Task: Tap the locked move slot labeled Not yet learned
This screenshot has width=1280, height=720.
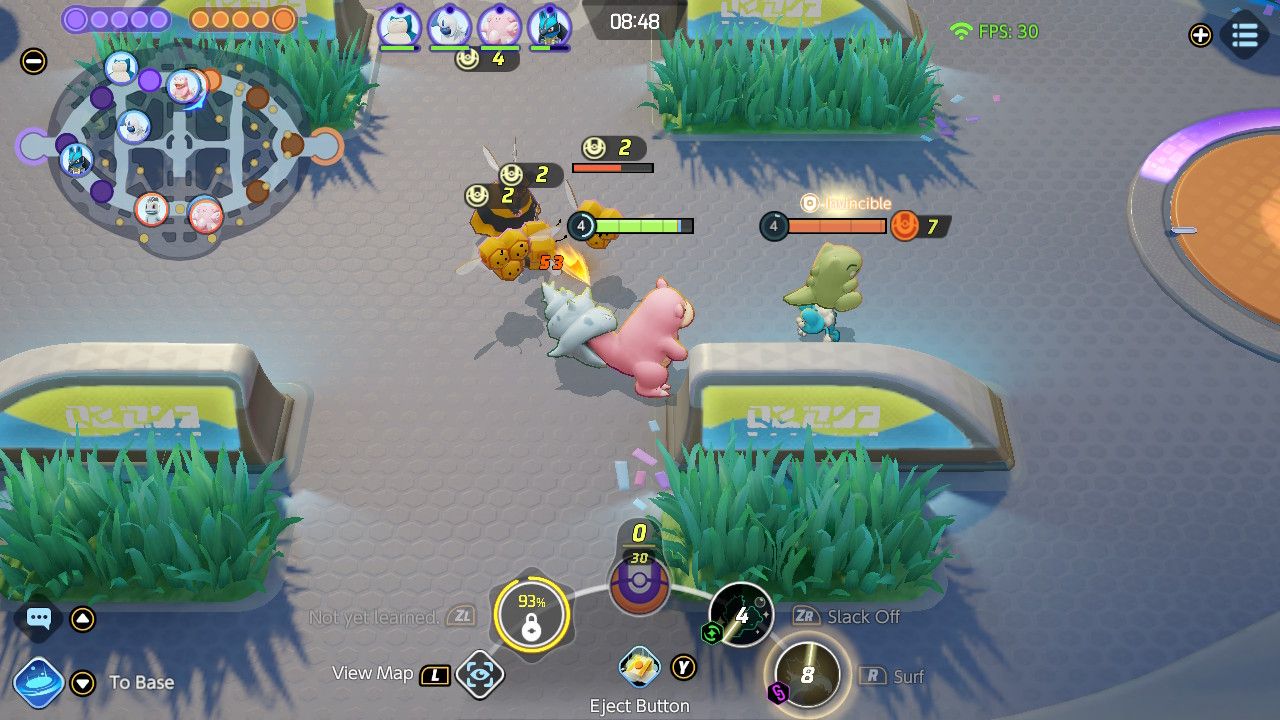Action: coord(462,616)
